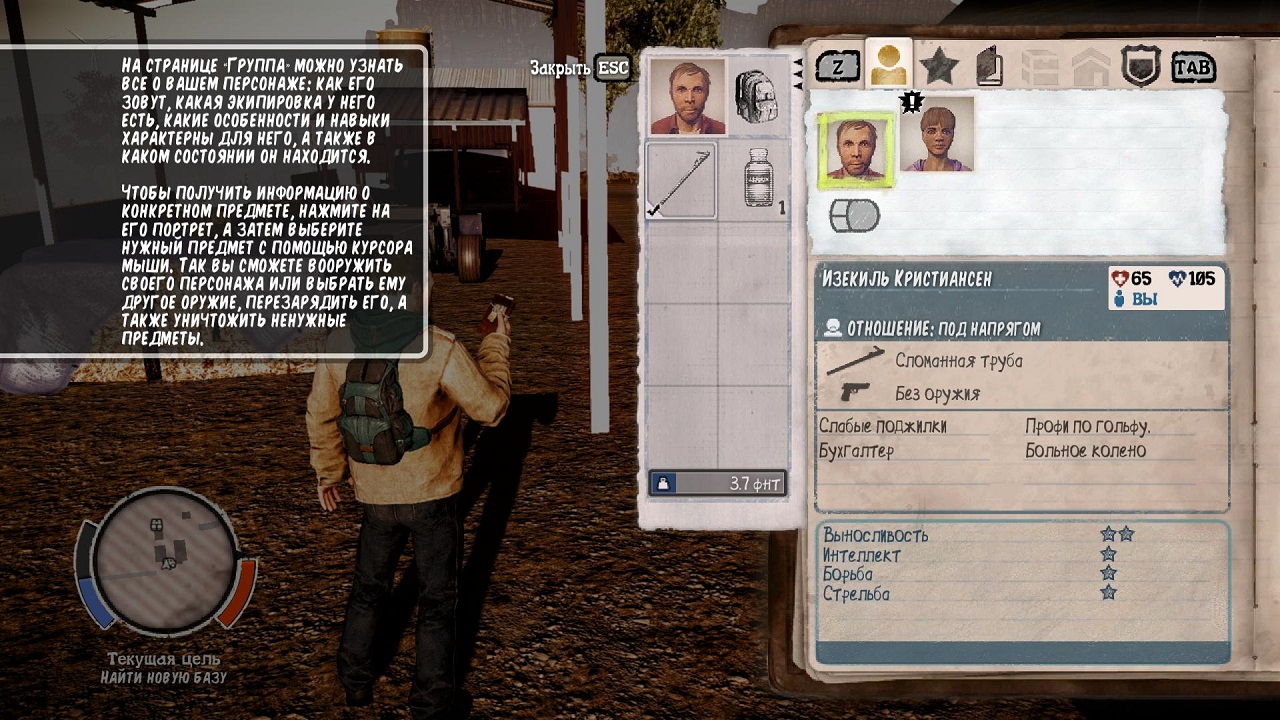The width and height of the screenshot is (1280, 720).
Task: Open the shield emblem tab
Action: click(1141, 67)
